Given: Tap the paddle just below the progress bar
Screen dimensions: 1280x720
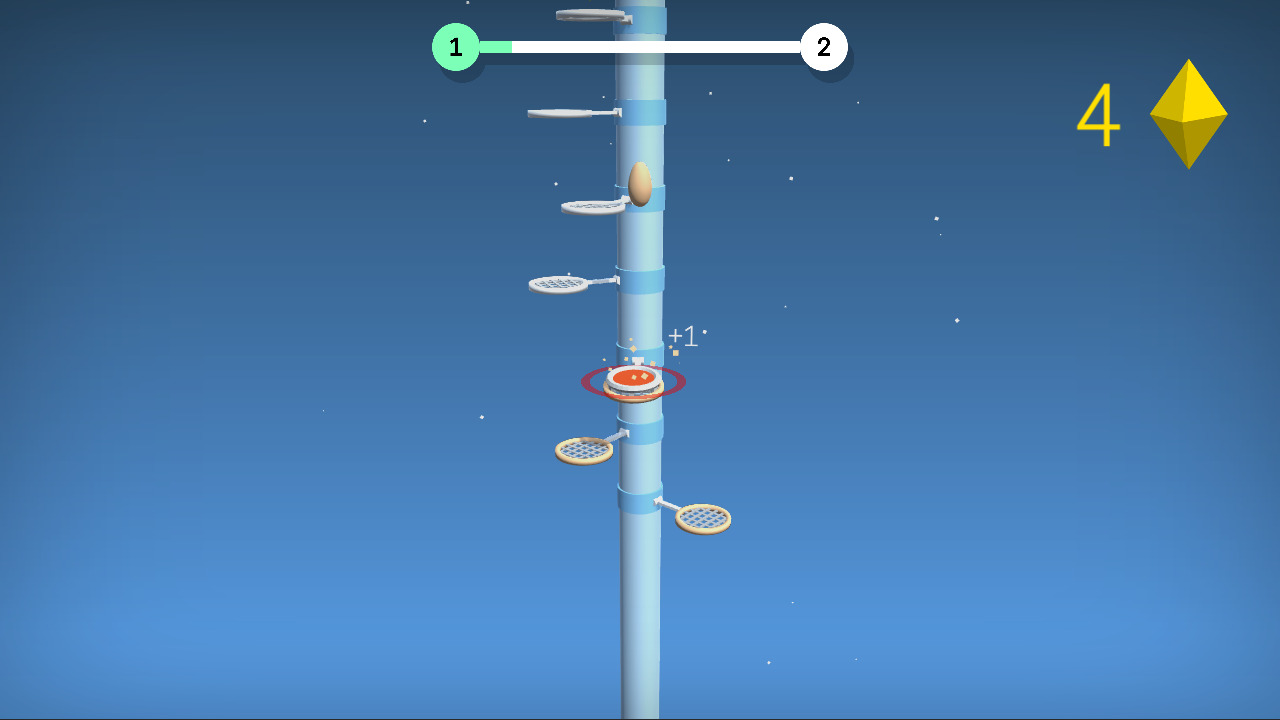Looking at the screenshot, I should click(560, 113).
